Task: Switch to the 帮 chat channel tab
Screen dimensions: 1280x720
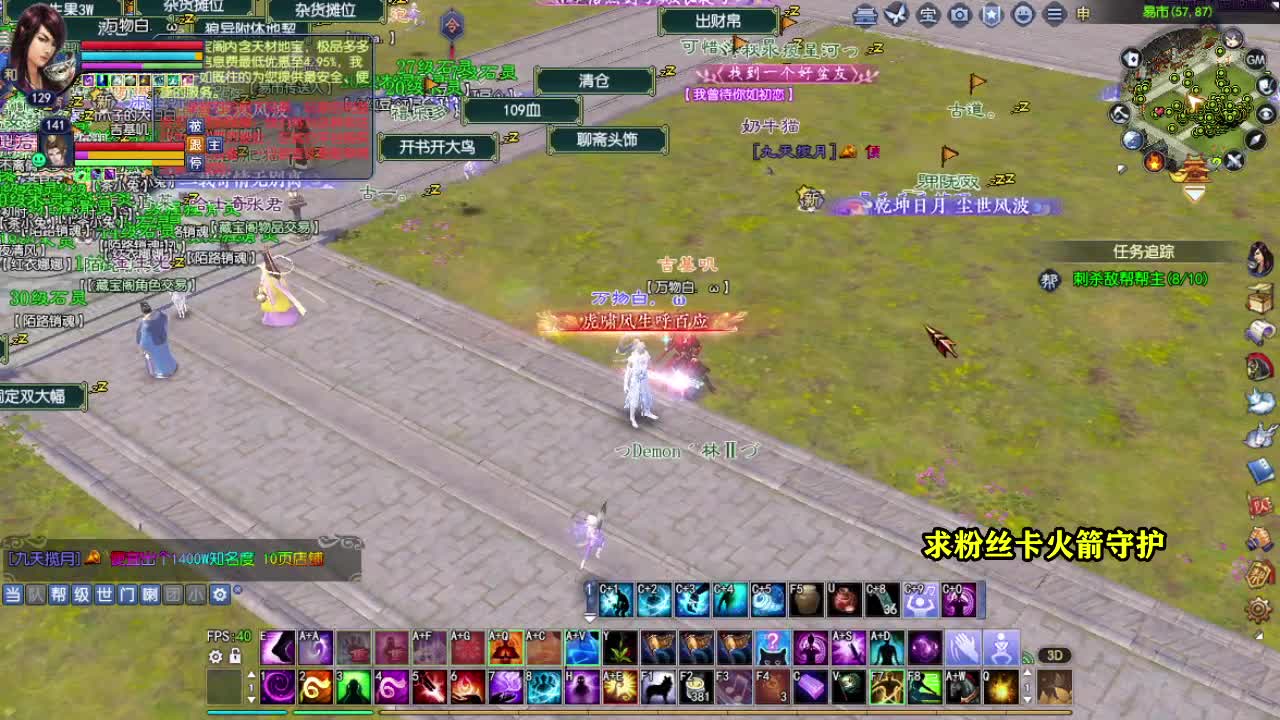Action: [x=59, y=594]
